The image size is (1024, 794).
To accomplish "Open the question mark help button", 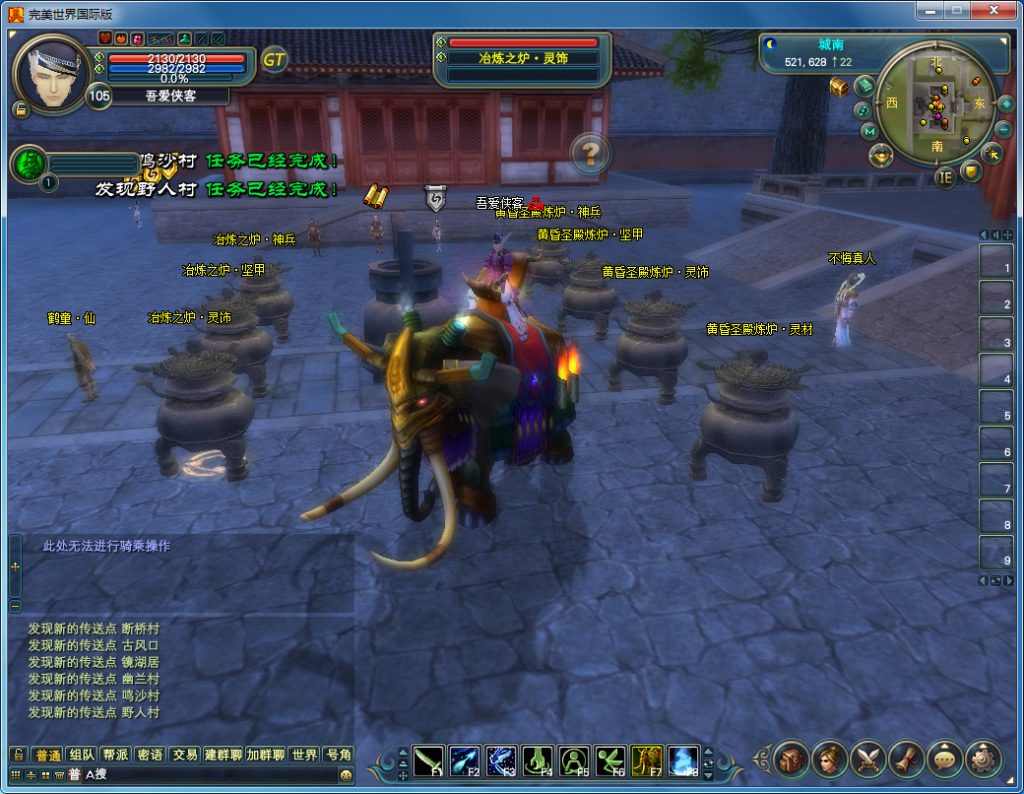I will (x=591, y=153).
